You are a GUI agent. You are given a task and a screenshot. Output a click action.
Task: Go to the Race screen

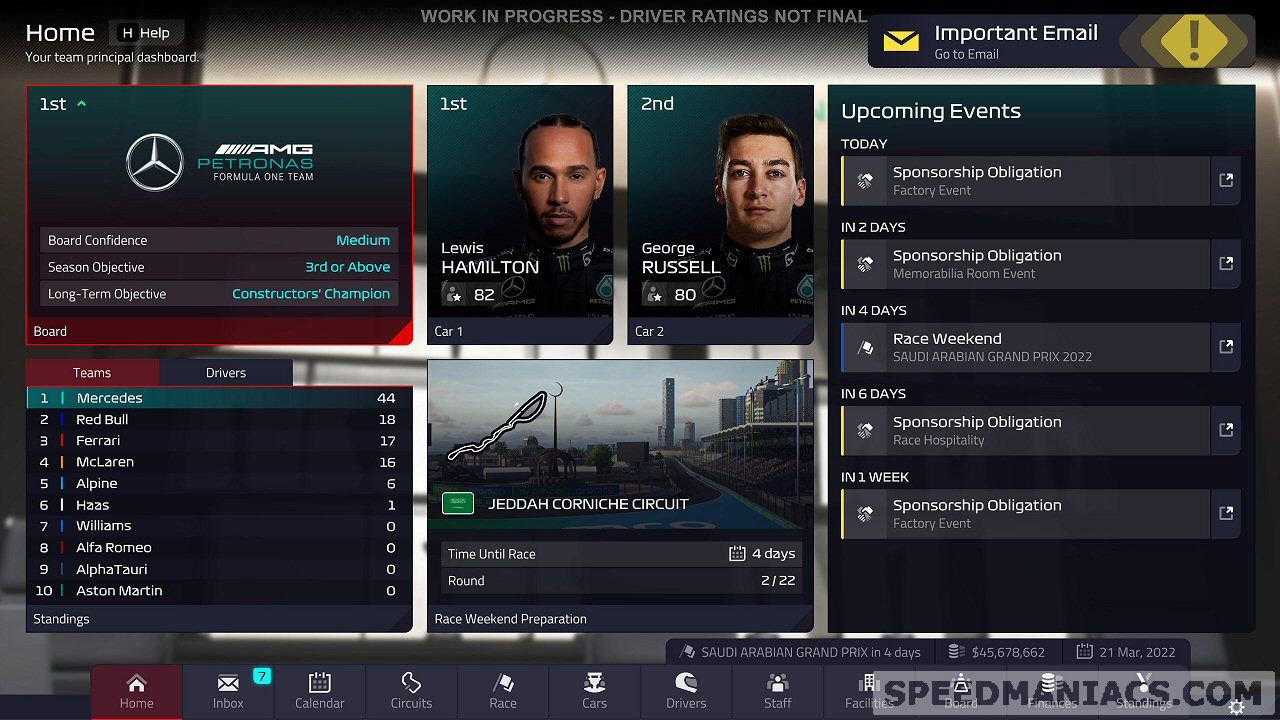[x=503, y=692]
